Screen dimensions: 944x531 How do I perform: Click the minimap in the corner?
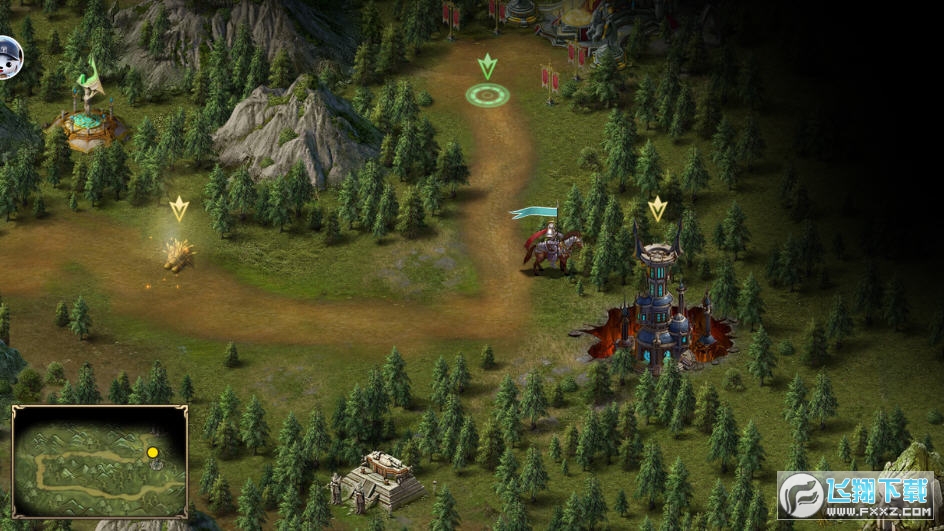(x=99, y=461)
